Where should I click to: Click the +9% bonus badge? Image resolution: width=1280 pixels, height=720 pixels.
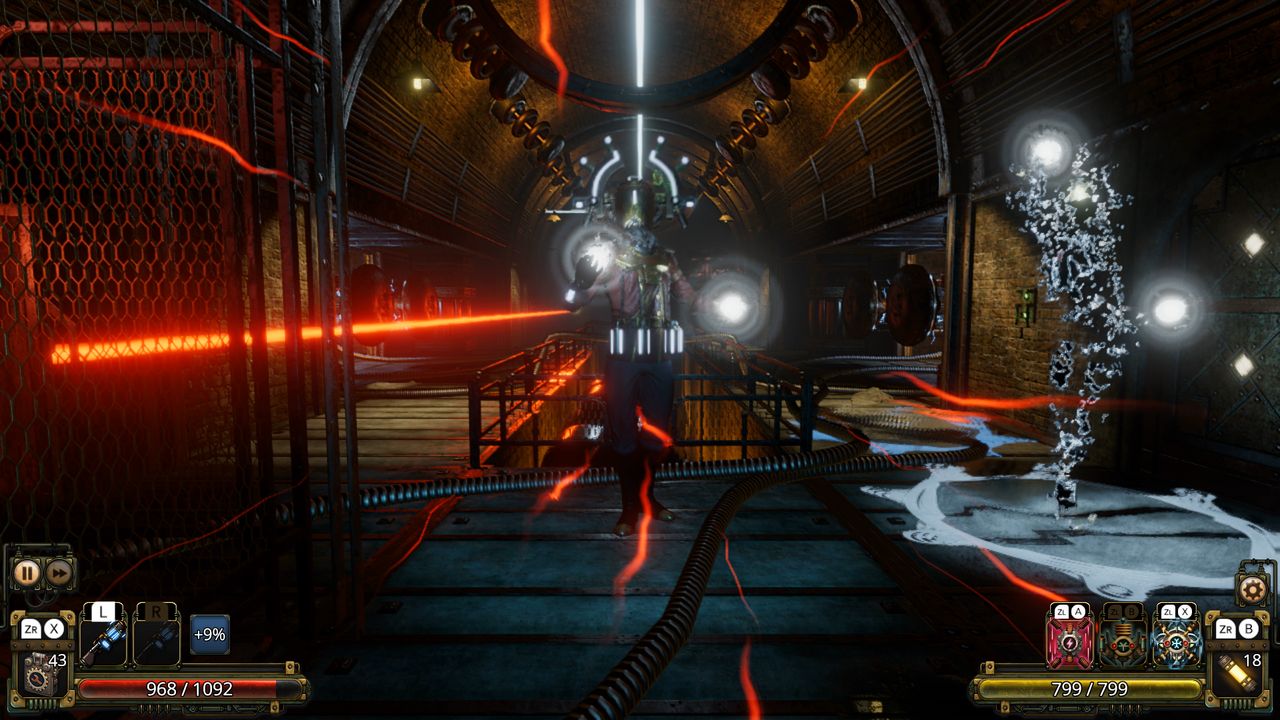click(210, 635)
